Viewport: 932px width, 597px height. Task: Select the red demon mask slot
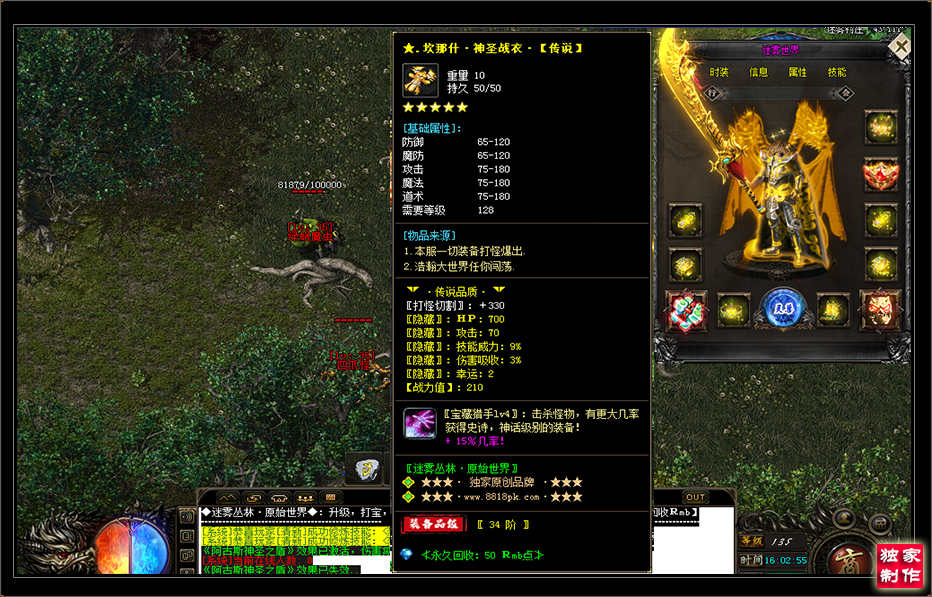pos(880,309)
